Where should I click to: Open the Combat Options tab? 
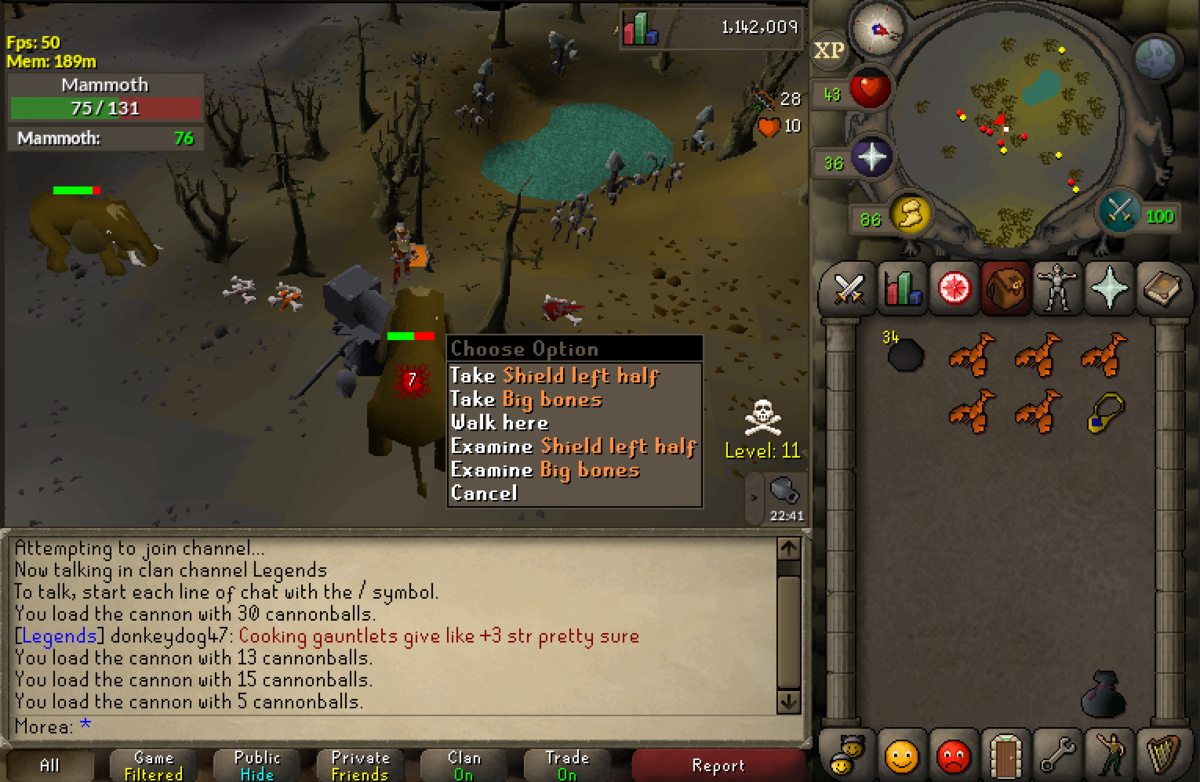click(847, 290)
